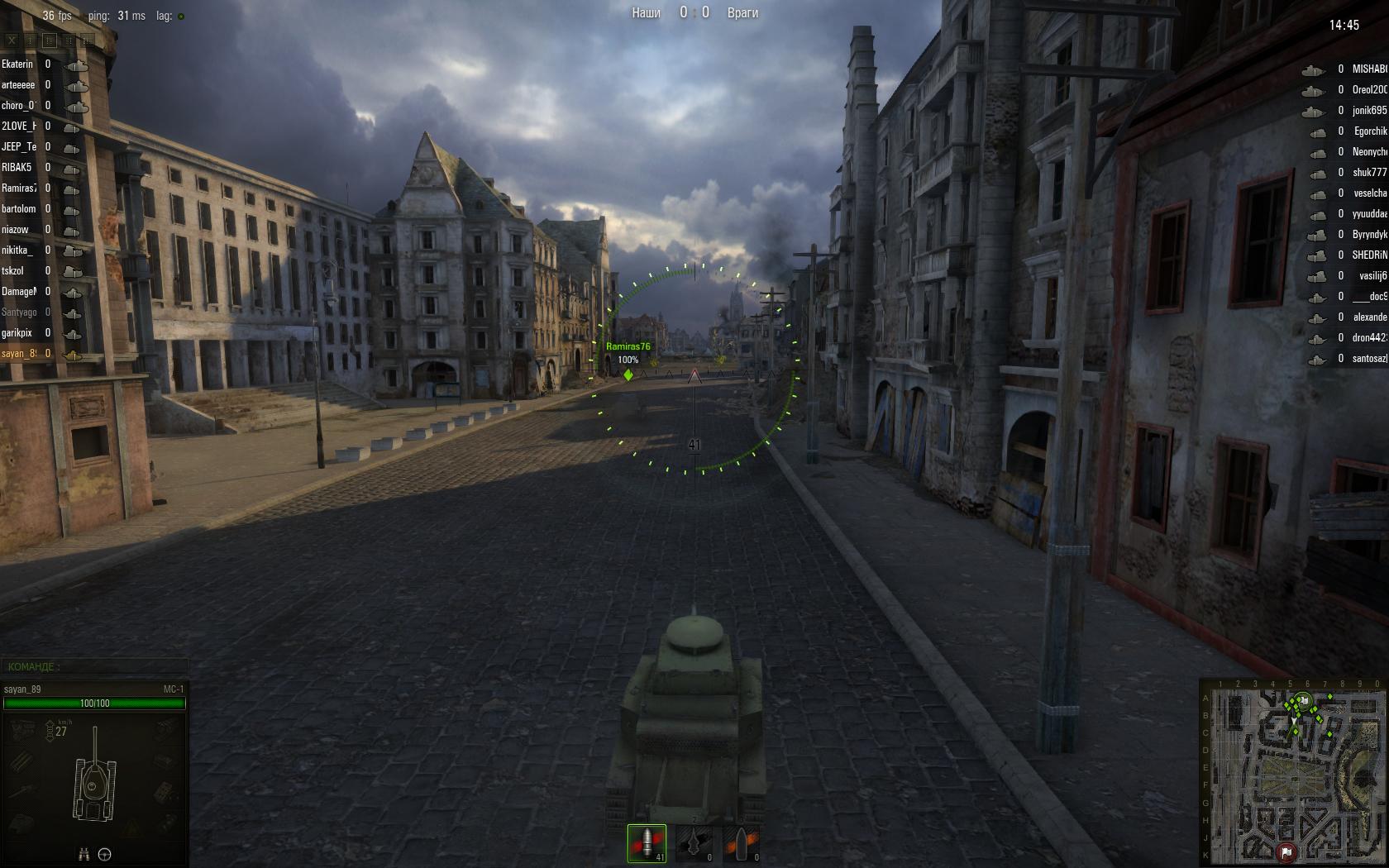1389x868 pixels.
Task: Select DamageM in the allied player list
Action: click(x=19, y=292)
